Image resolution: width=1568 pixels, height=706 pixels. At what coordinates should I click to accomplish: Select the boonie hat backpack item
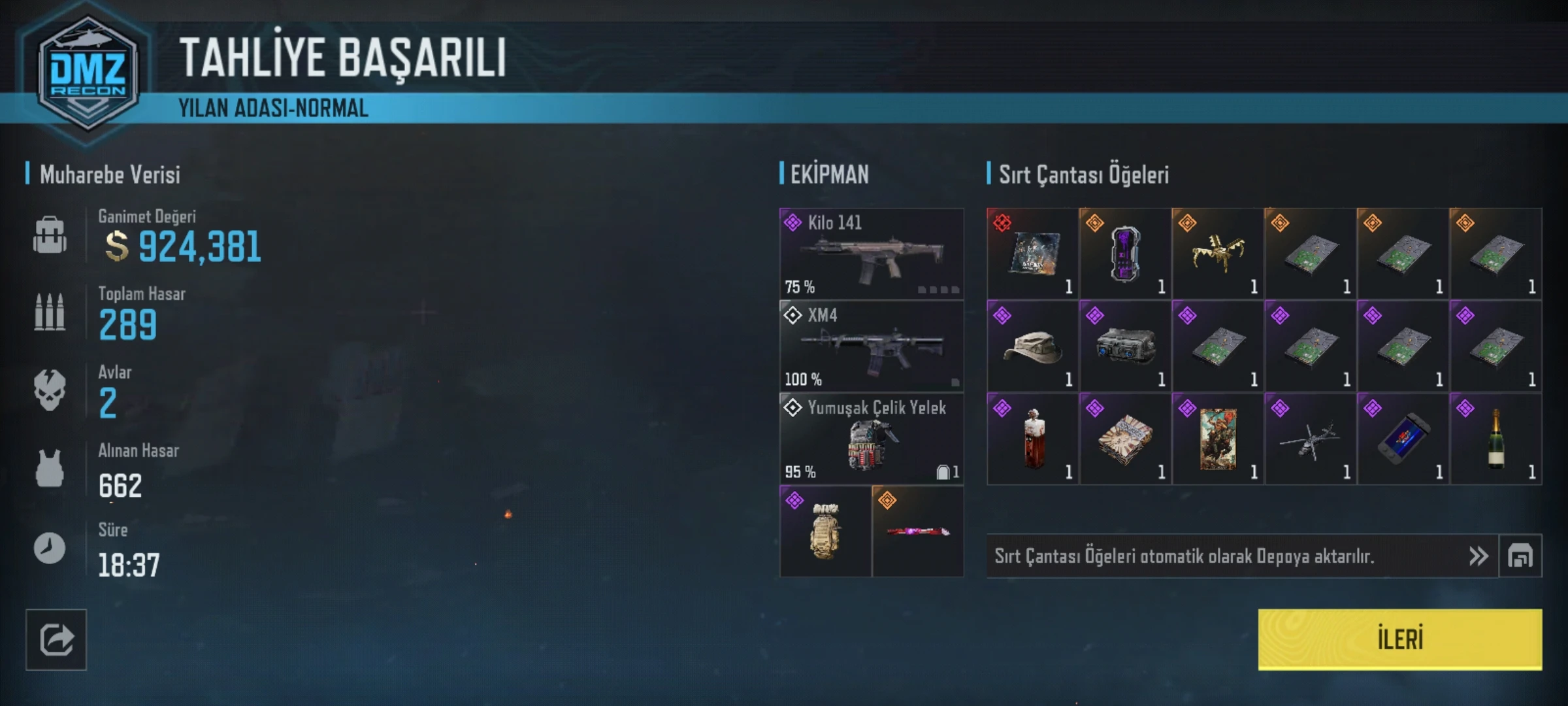tap(1032, 346)
